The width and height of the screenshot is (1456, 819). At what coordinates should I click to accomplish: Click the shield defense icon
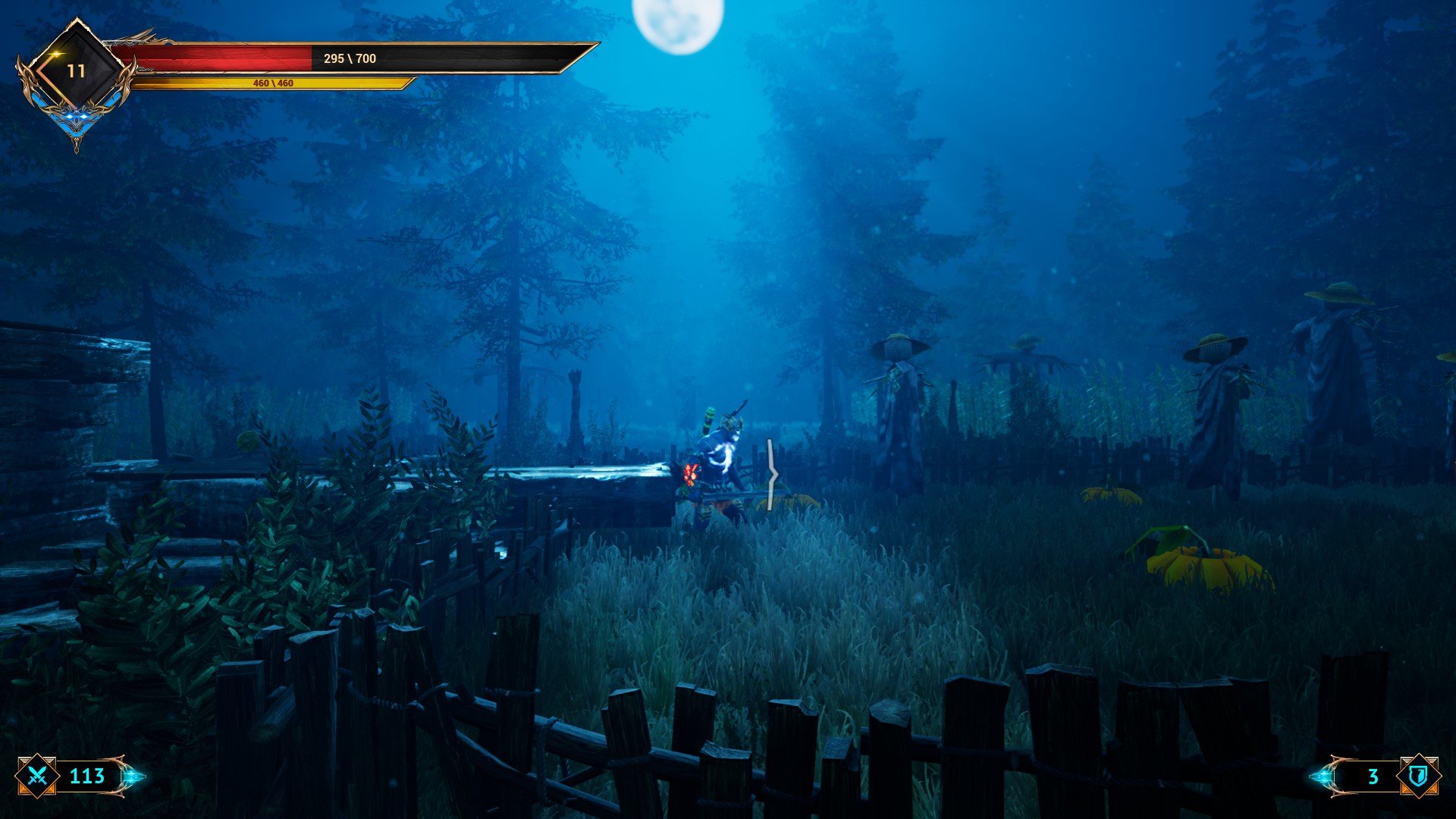1417,776
